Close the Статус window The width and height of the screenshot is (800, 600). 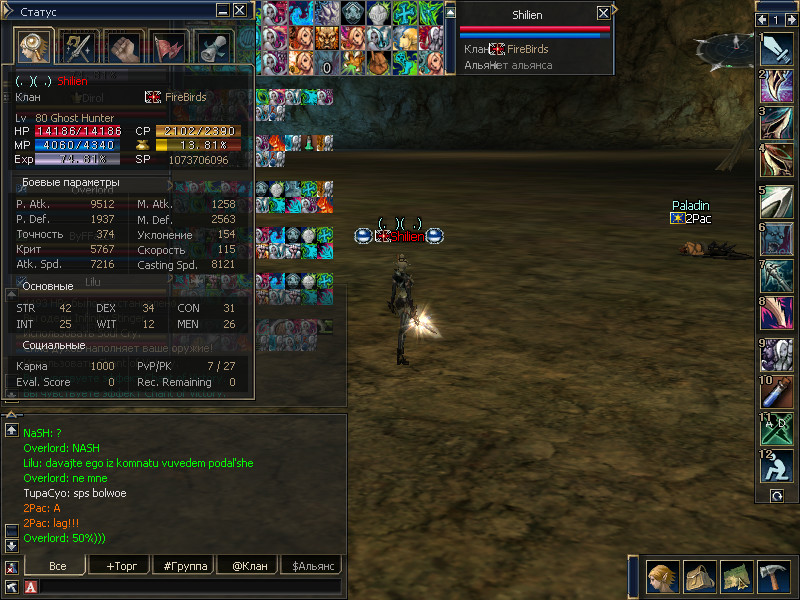[240, 11]
